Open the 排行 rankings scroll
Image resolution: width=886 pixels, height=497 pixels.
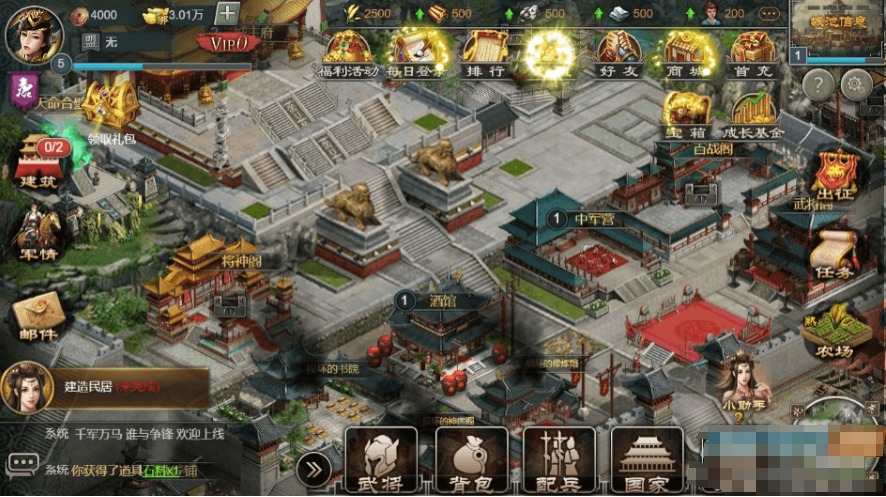485,52
